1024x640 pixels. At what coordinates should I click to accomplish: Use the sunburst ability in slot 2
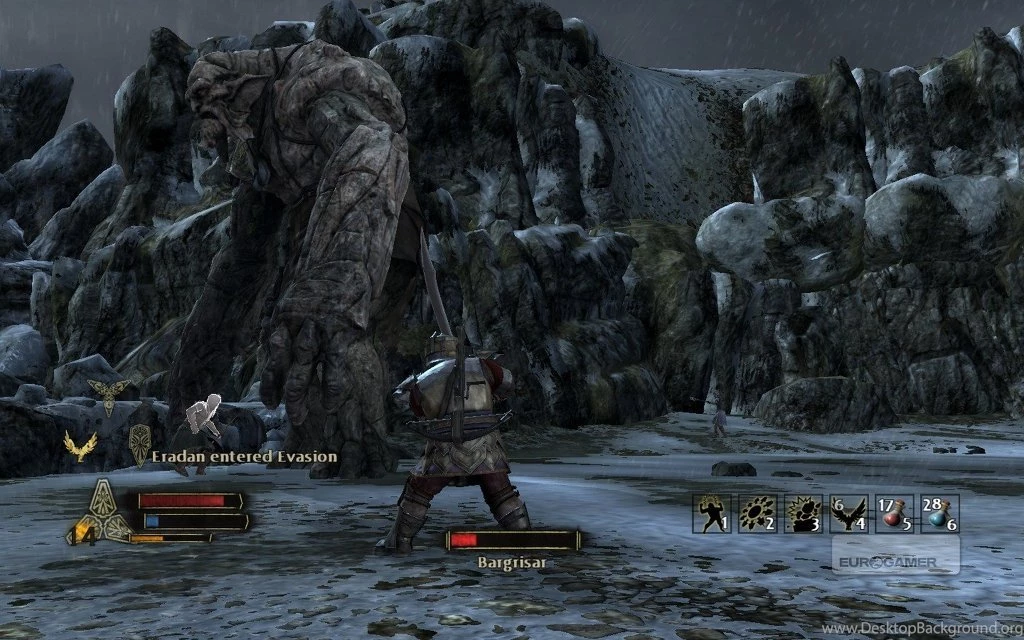click(758, 513)
